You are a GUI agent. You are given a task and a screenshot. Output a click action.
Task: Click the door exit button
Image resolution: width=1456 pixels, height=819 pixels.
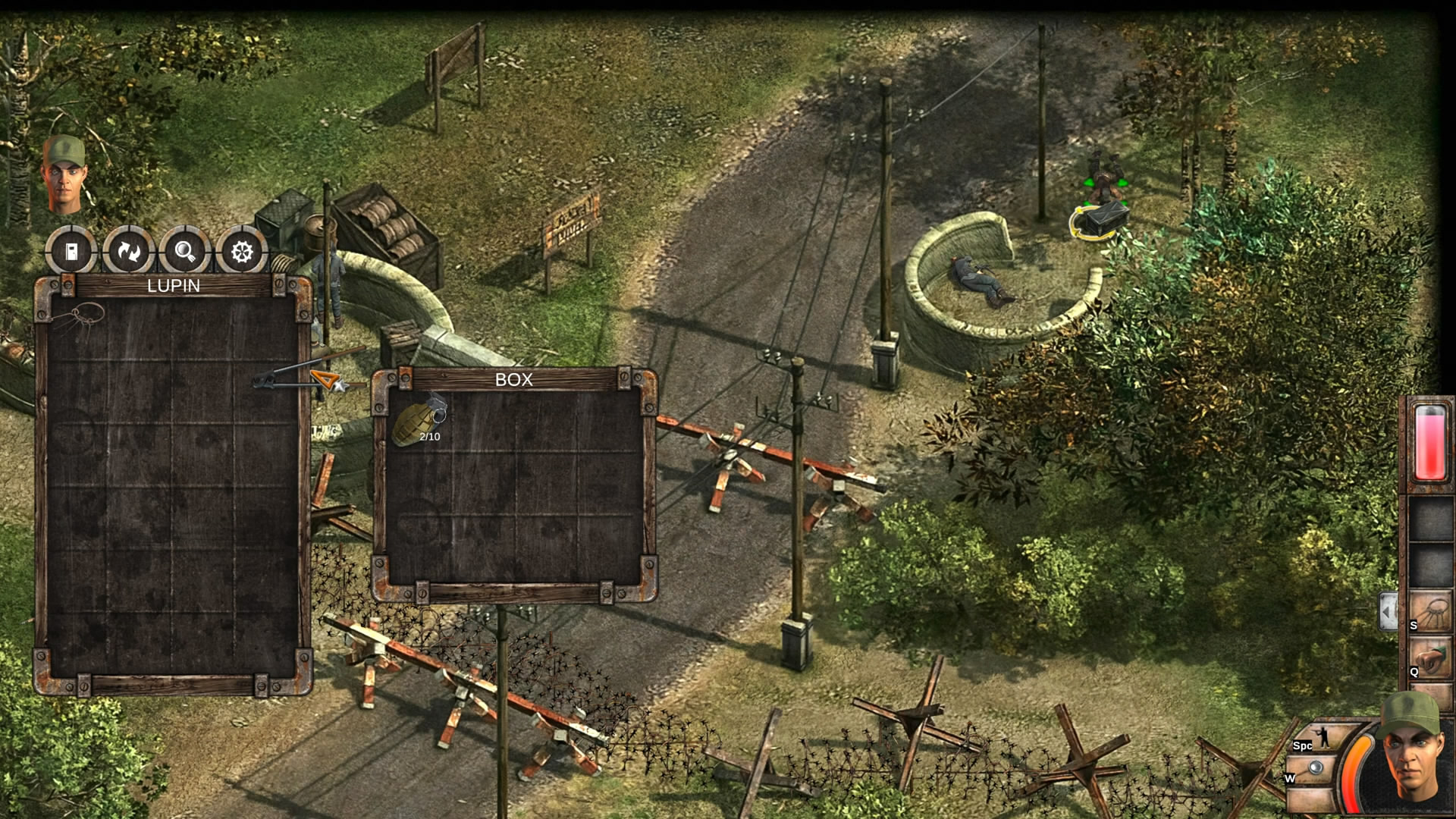pyautogui.click(x=71, y=251)
